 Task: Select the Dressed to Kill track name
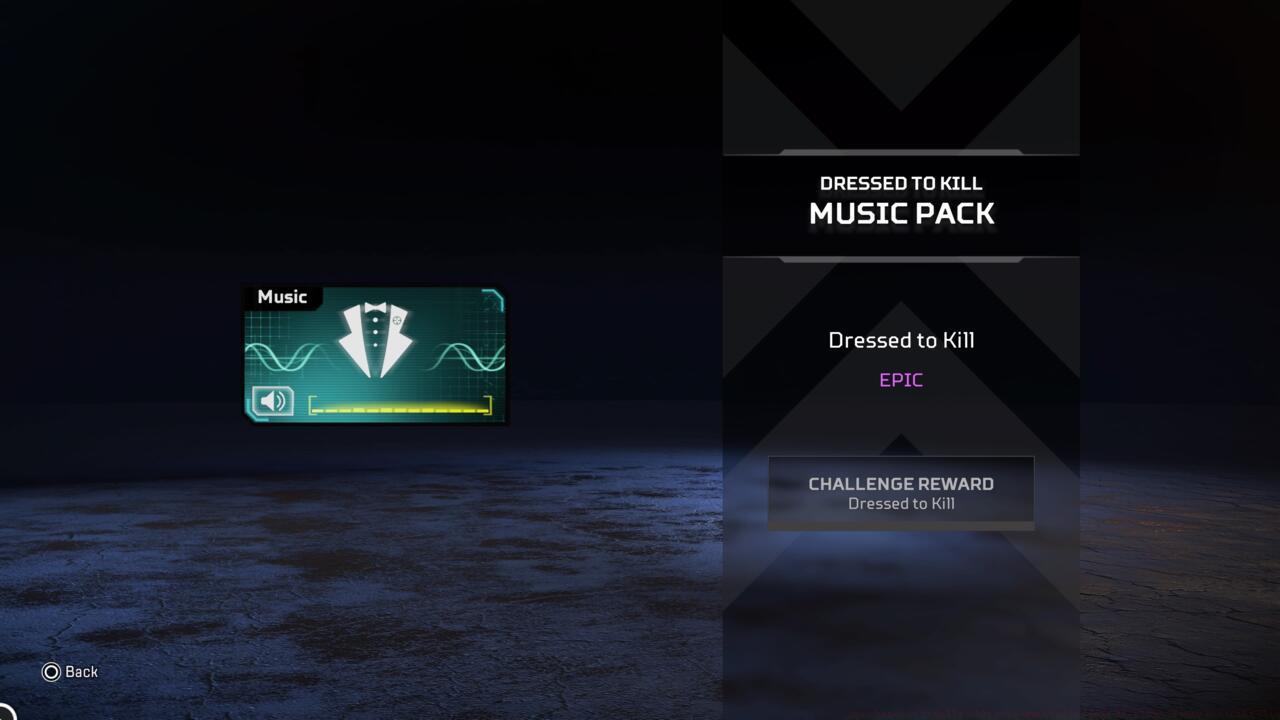(901, 340)
